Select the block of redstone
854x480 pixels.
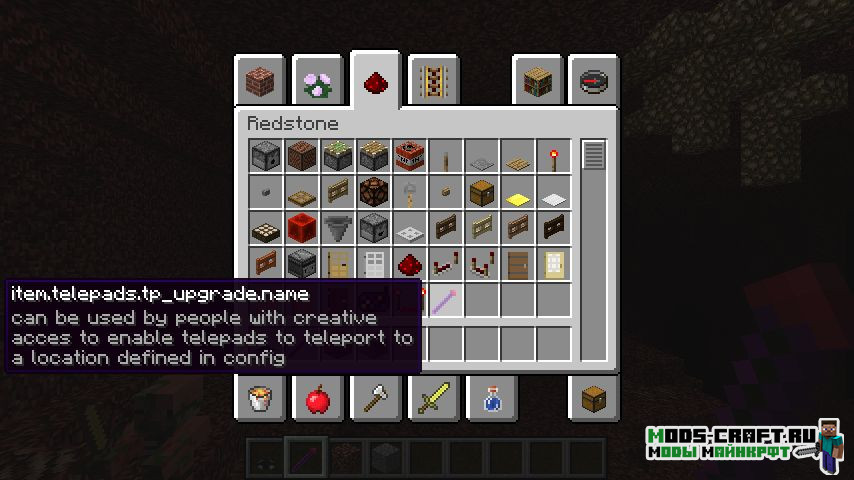coord(301,228)
